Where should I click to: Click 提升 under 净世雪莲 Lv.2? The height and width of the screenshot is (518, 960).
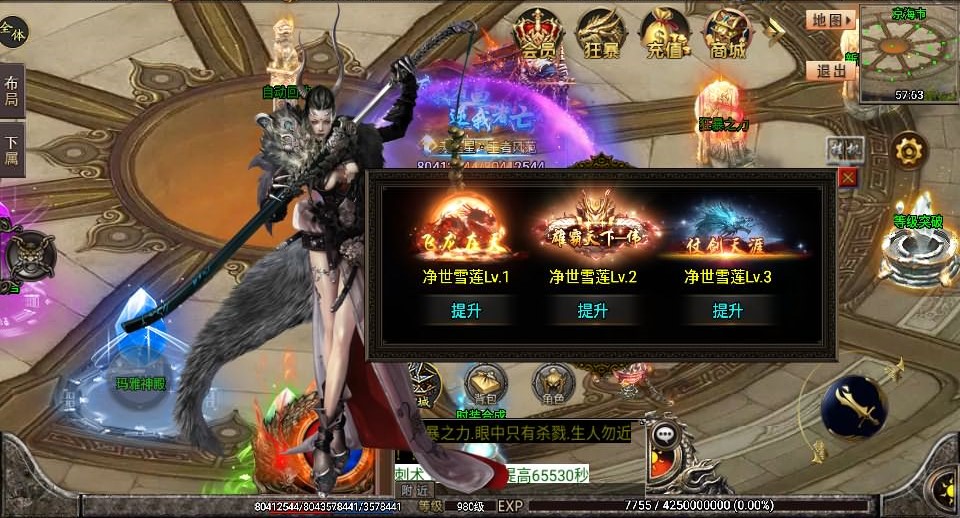(x=593, y=311)
